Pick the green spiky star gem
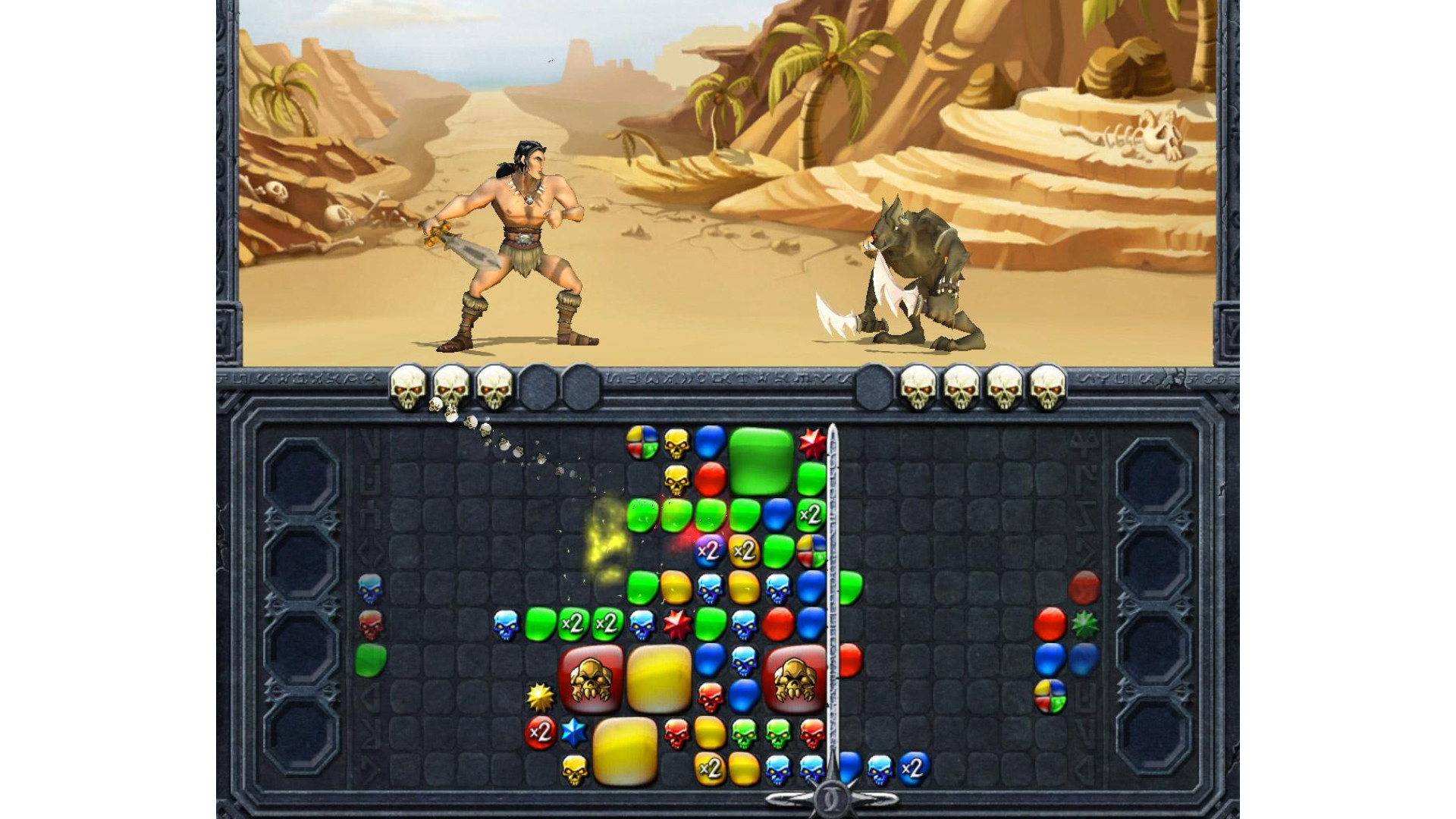1456x819 pixels. [x=1084, y=624]
